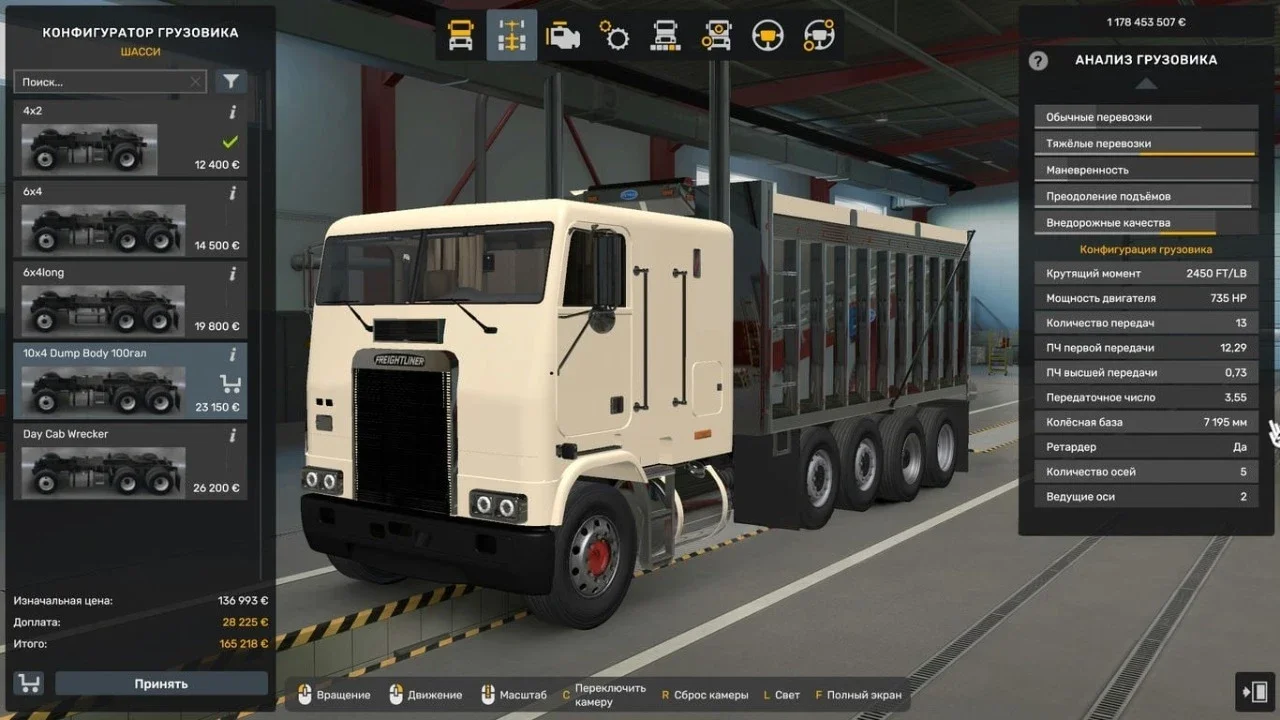The height and width of the screenshot is (720, 1280).
Task: Click in the Поиск search field
Action: 100,81
